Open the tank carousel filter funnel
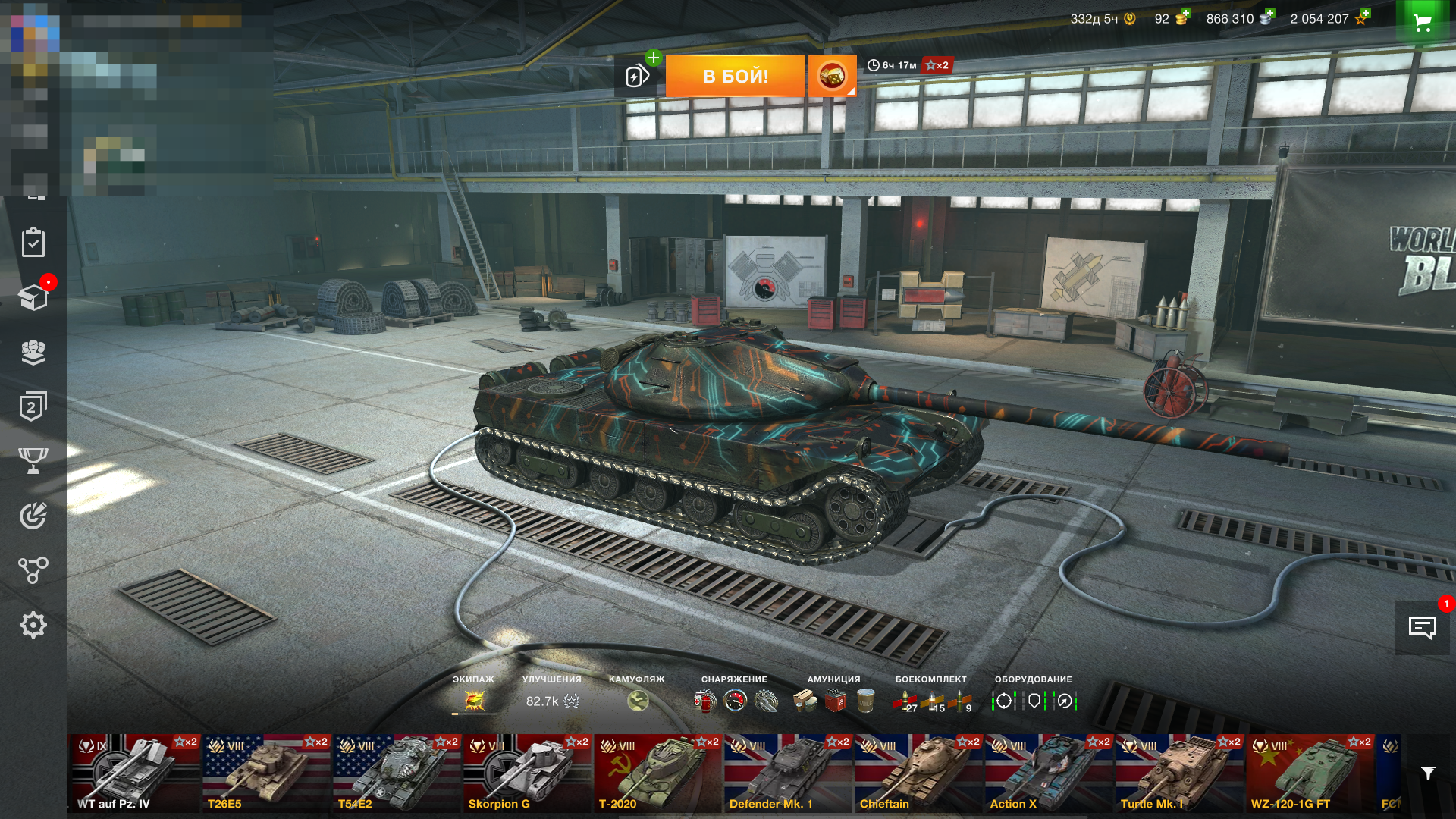The image size is (1456, 819). pos(1428,773)
